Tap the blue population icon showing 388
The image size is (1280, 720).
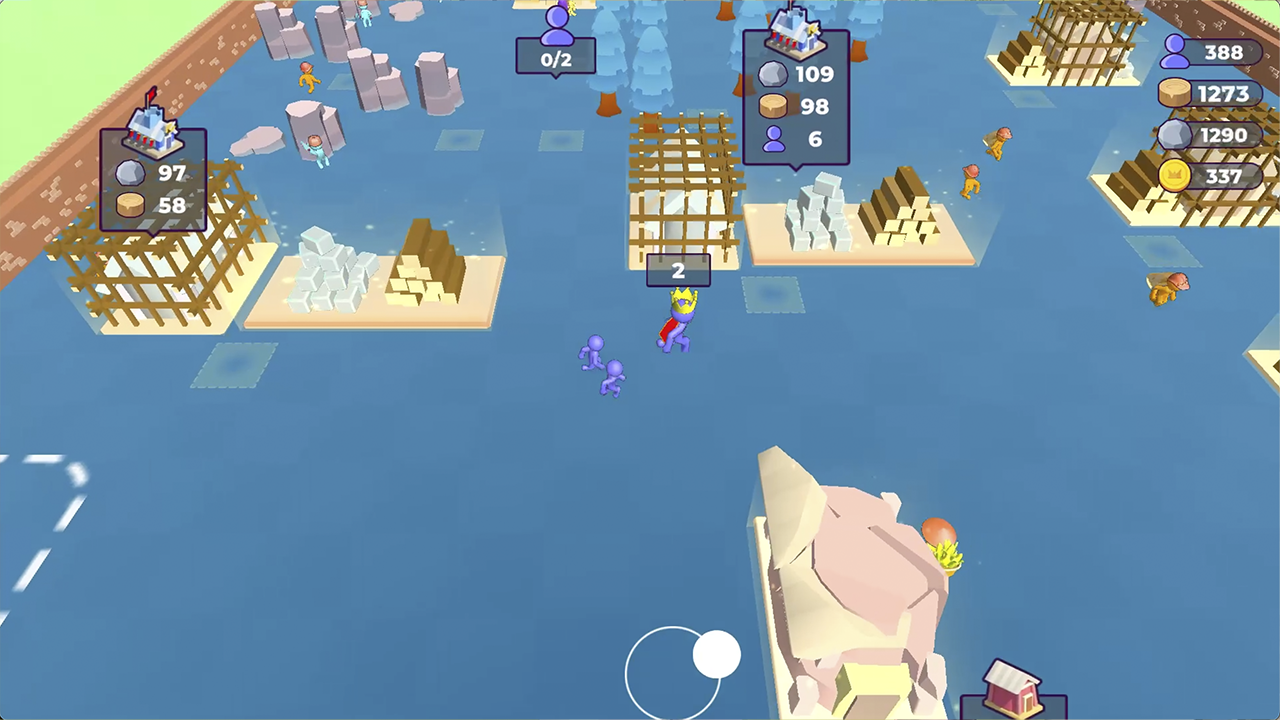(1176, 53)
